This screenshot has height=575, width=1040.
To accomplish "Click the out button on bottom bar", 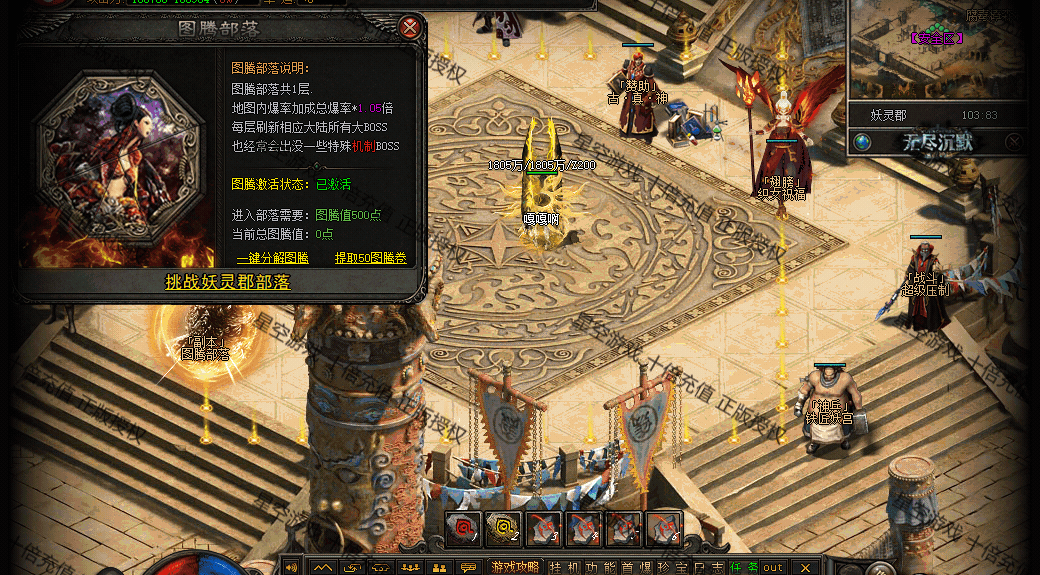I will (773, 567).
